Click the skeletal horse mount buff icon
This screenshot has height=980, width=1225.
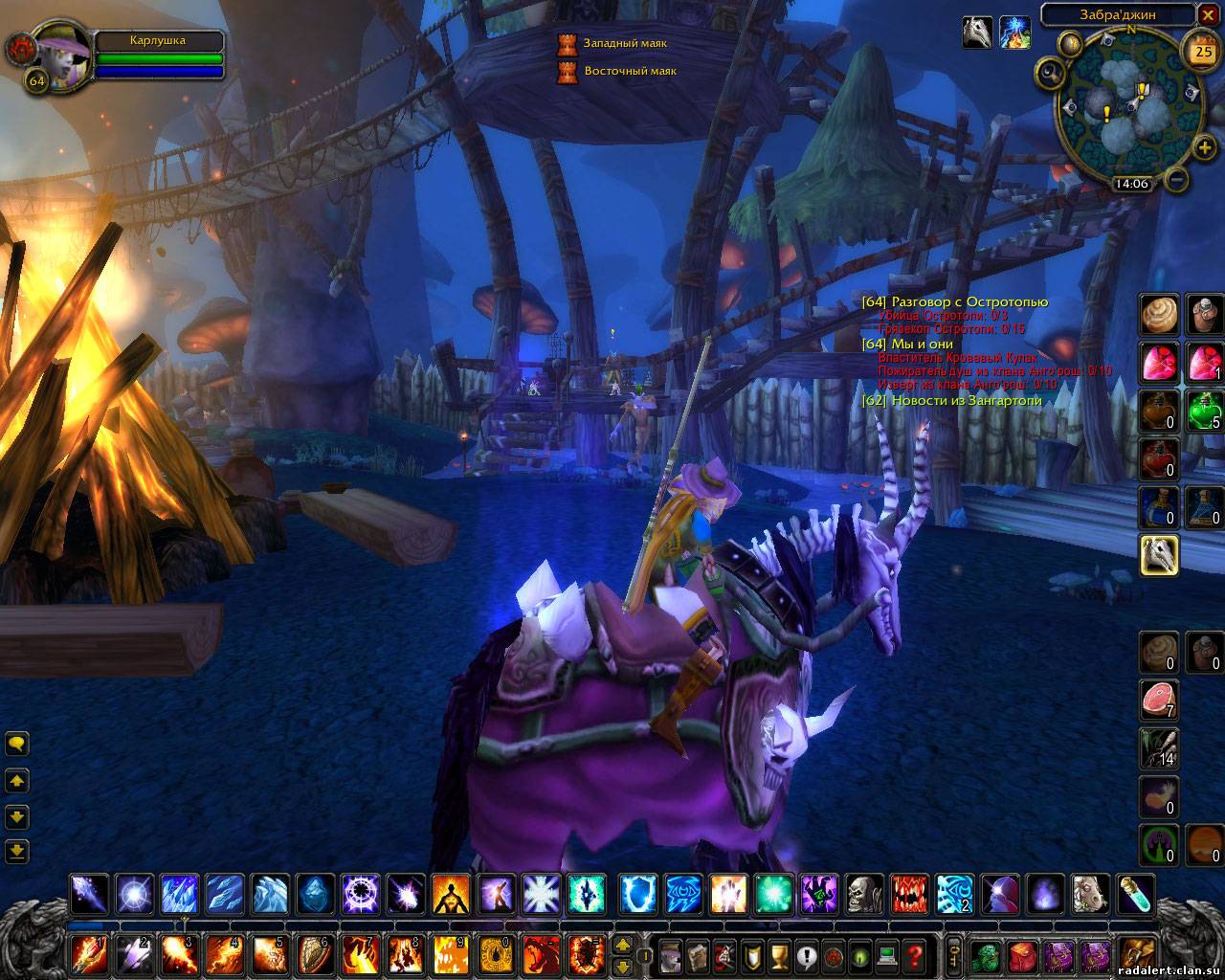[976, 33]
